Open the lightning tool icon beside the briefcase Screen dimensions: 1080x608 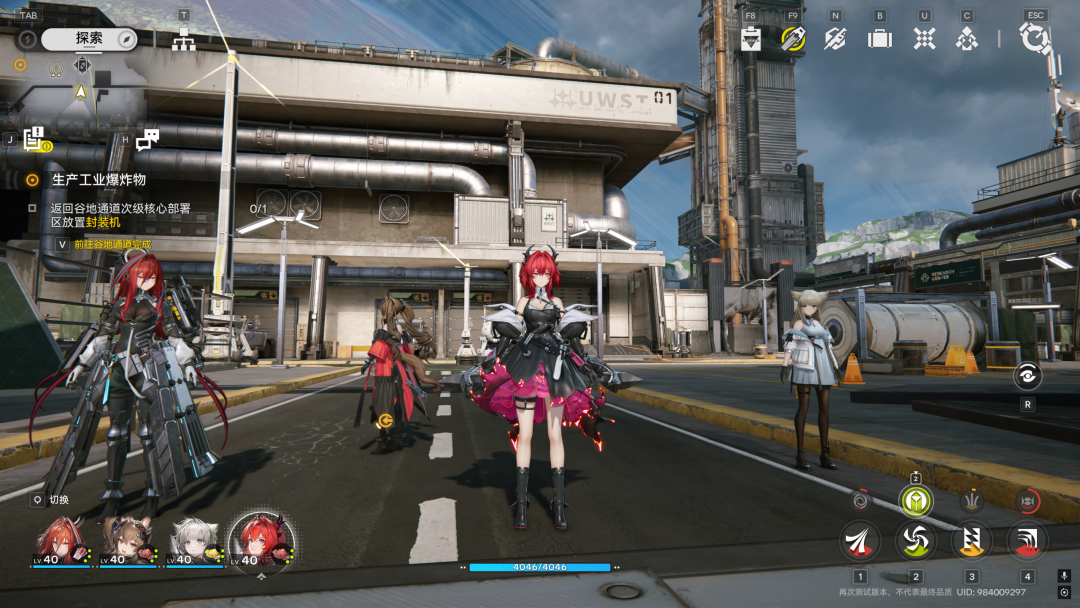click(835, 38)
